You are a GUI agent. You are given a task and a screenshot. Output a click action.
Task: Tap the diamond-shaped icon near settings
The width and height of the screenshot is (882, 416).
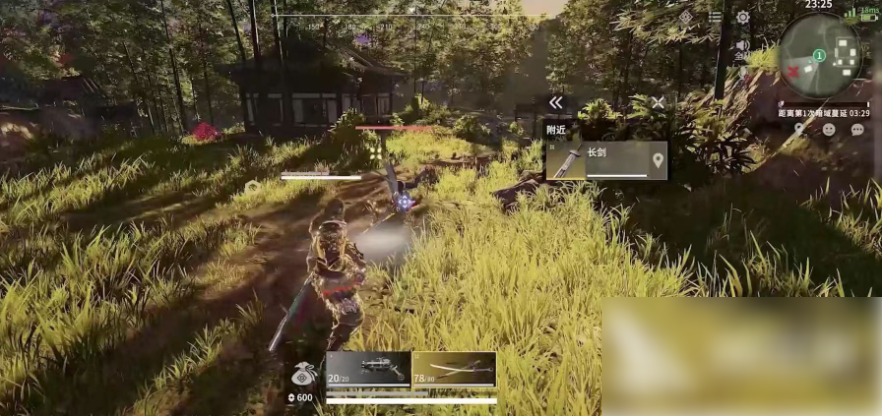[685, 17]
